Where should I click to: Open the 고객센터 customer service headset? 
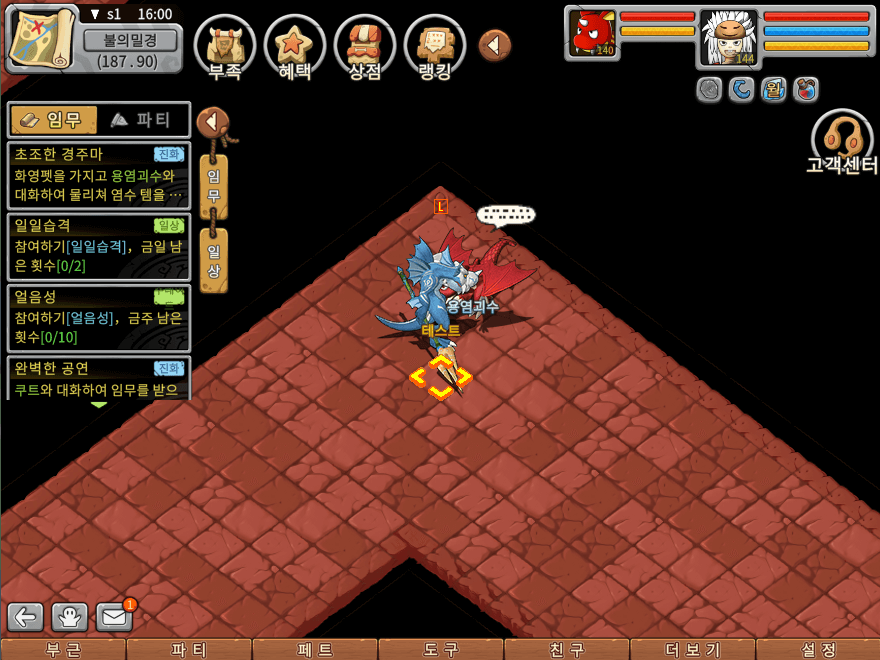click(841, 142)
